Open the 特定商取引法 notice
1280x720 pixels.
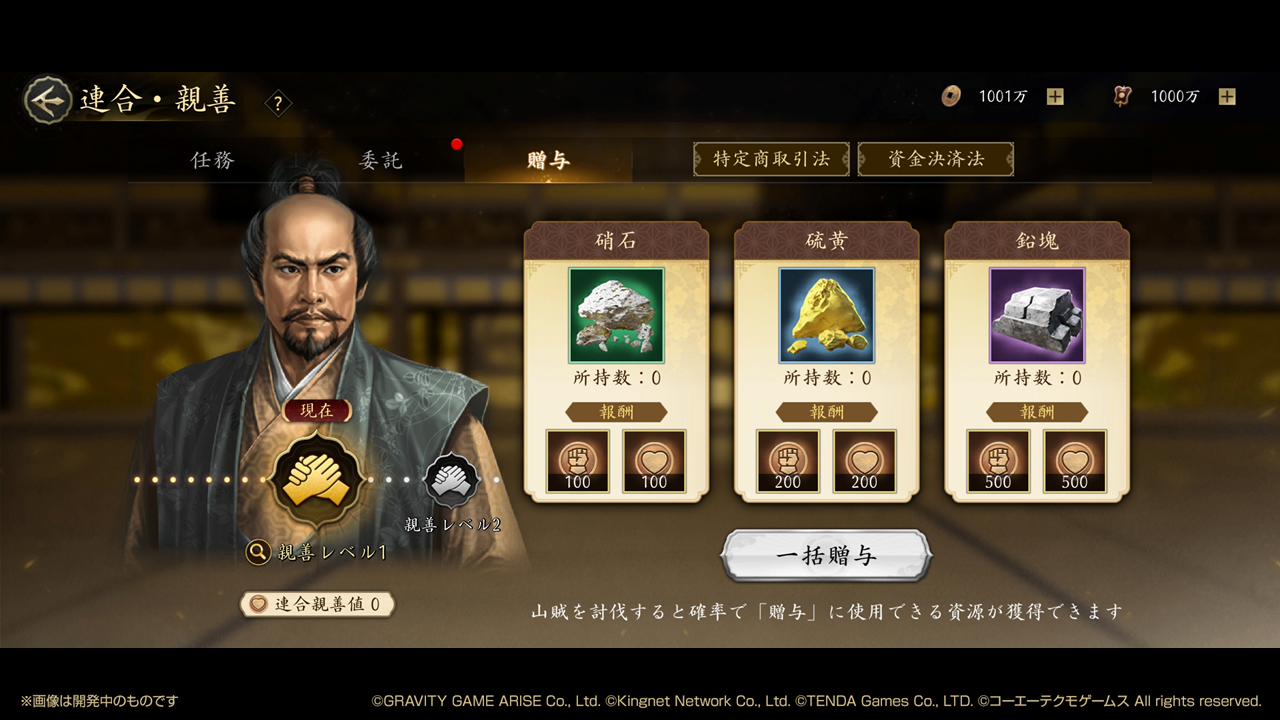click(x=771, y=159)
